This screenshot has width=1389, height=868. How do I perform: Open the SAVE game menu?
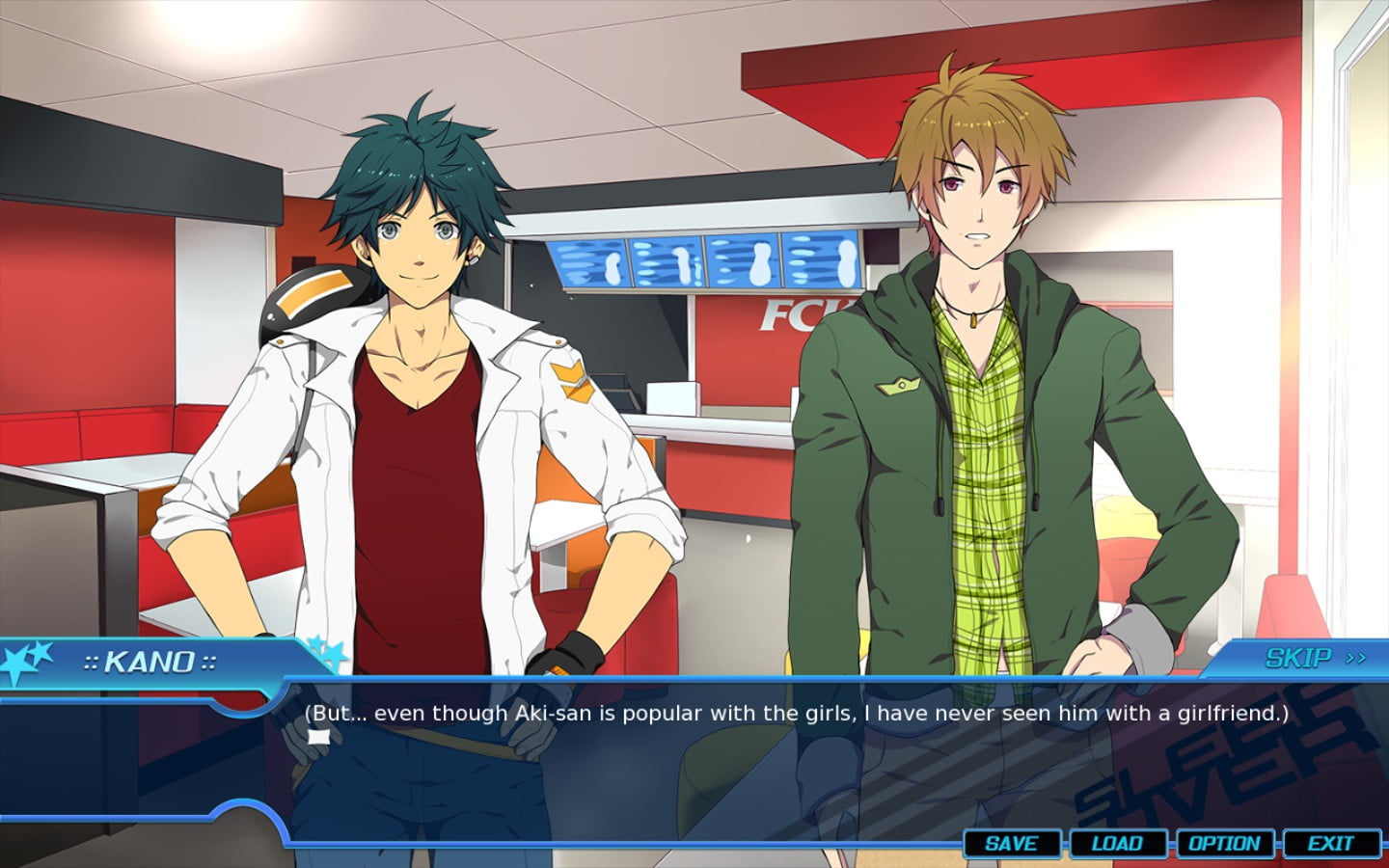coord(1012,843)
